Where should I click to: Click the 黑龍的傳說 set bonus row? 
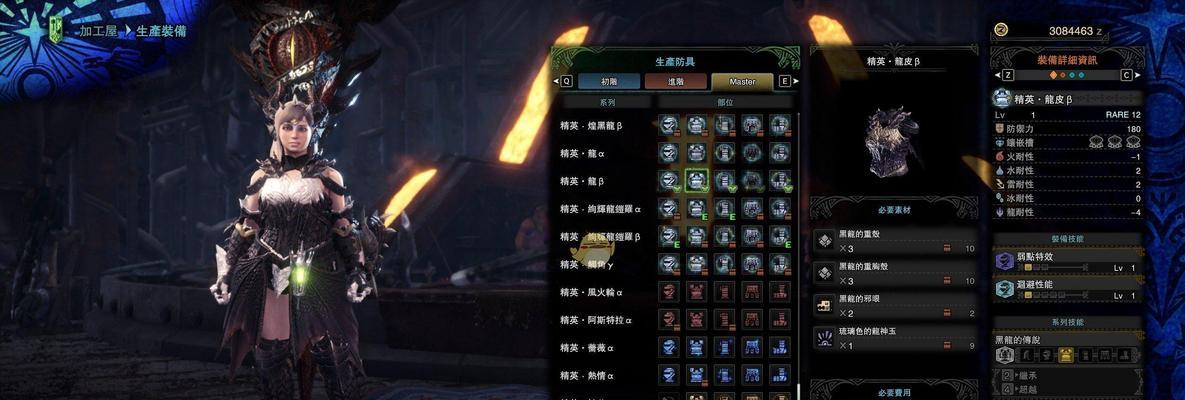[1066, 341]
